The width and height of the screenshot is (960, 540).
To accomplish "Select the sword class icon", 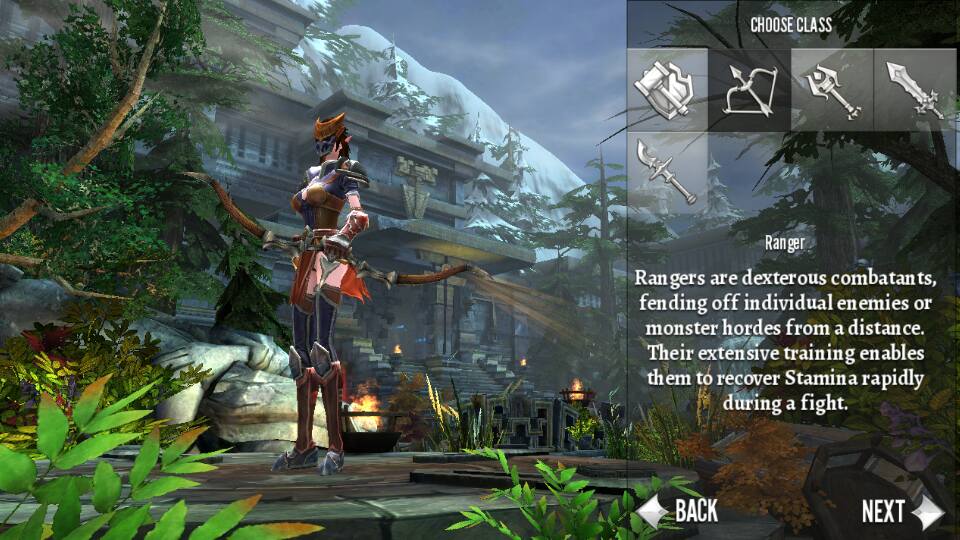I will pyautogui.click(x=914, y=88).
